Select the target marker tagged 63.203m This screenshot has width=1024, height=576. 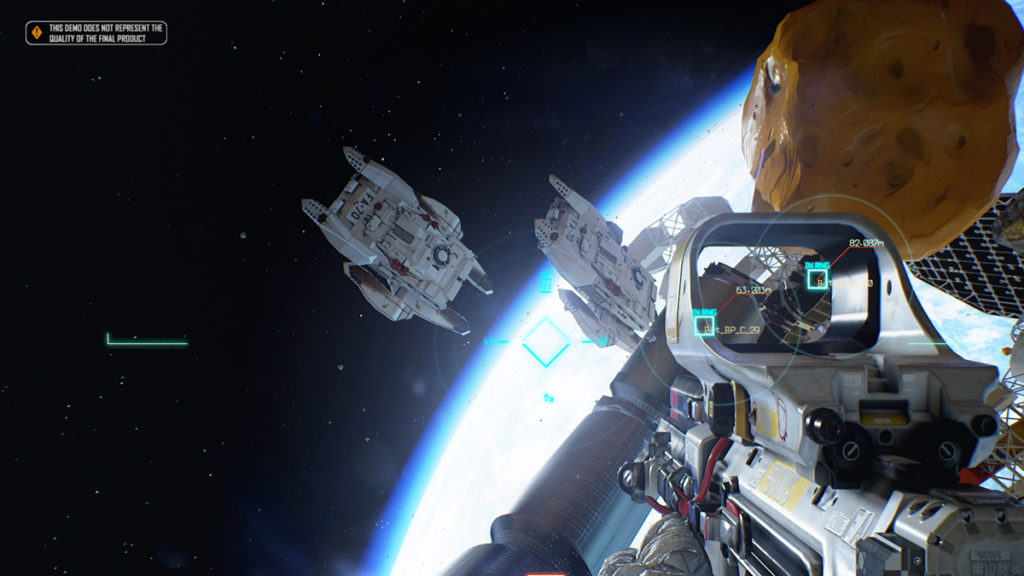point(704,324)
